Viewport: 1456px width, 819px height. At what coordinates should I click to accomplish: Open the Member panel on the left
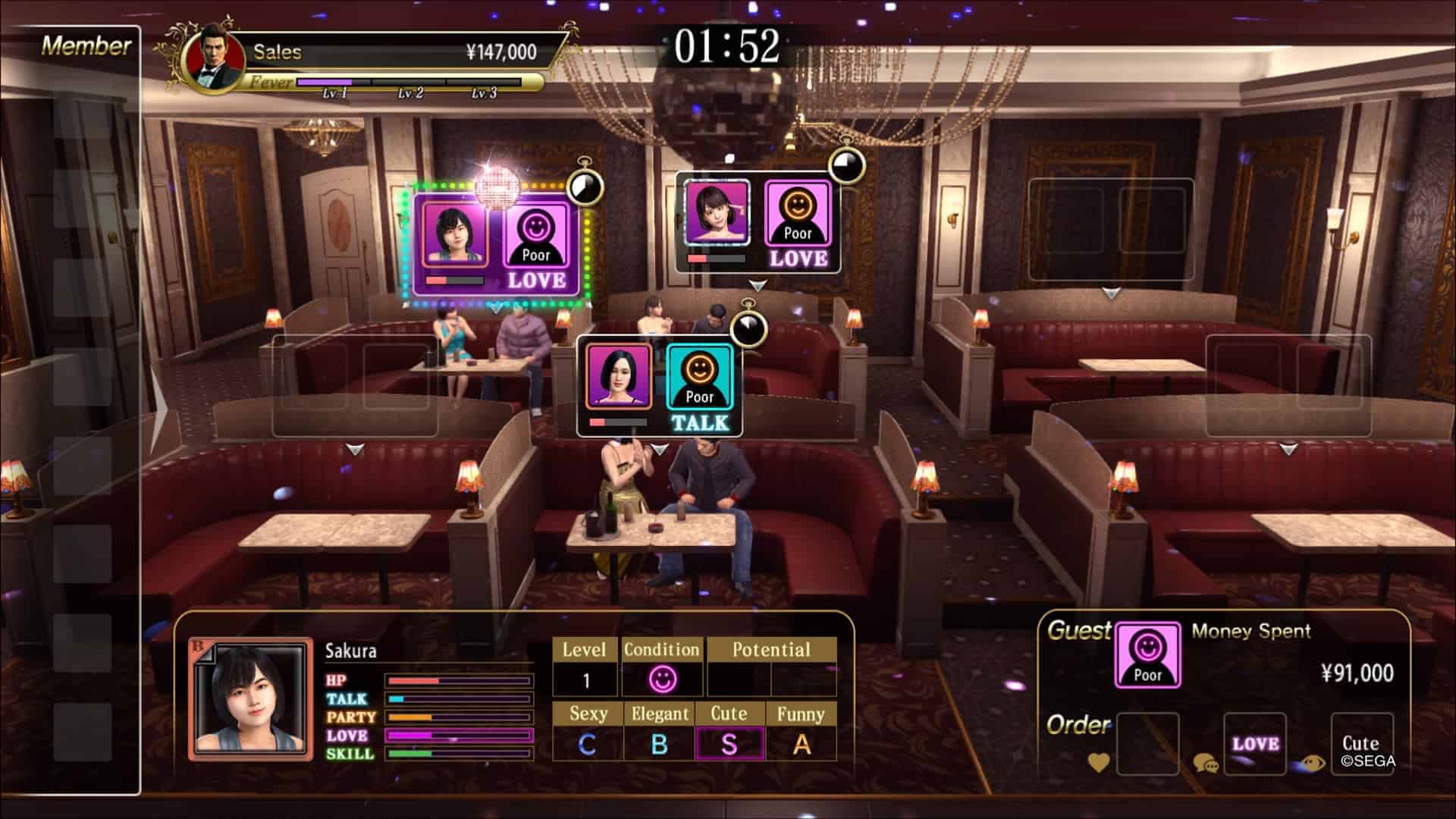tap(86, 46)
